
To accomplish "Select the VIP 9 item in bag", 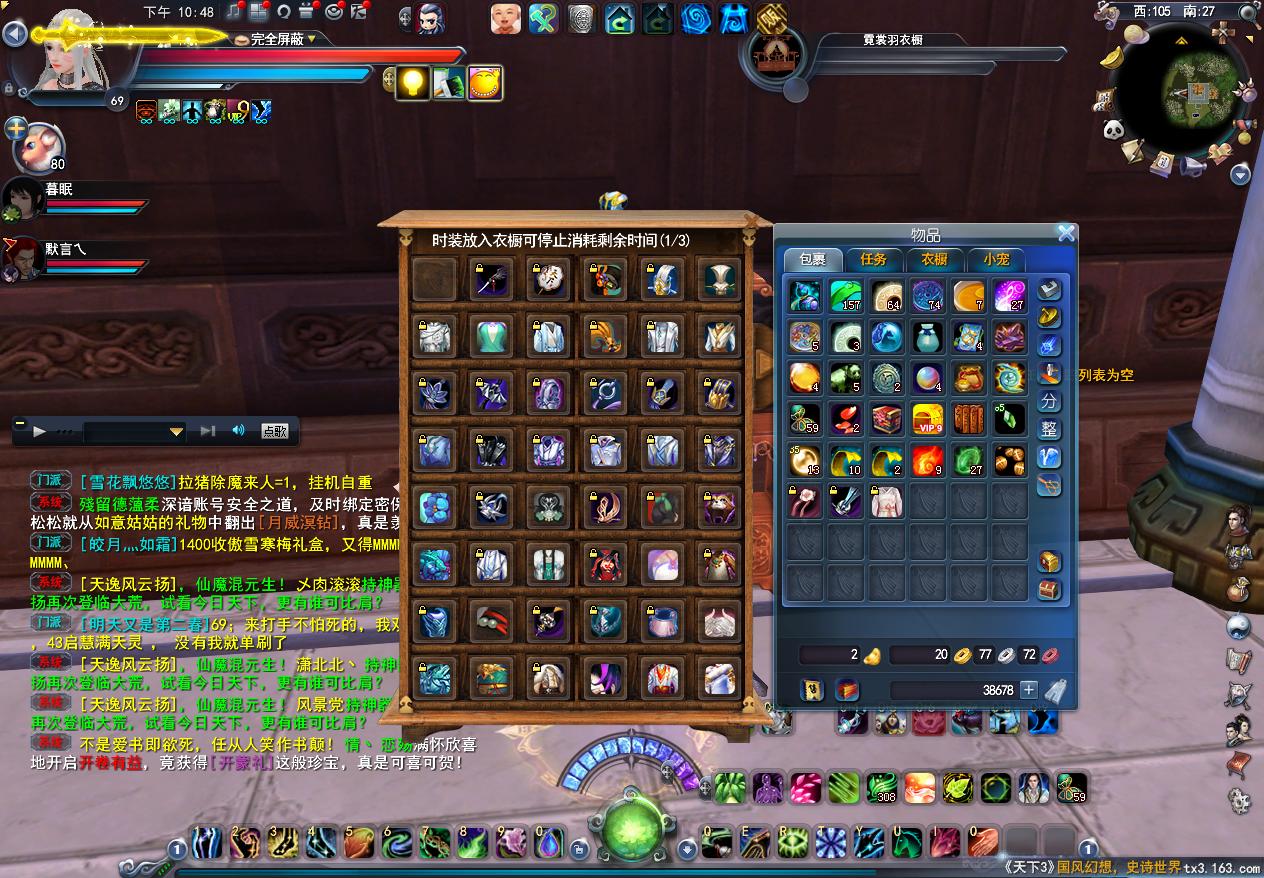I will (x=928, y=419).
